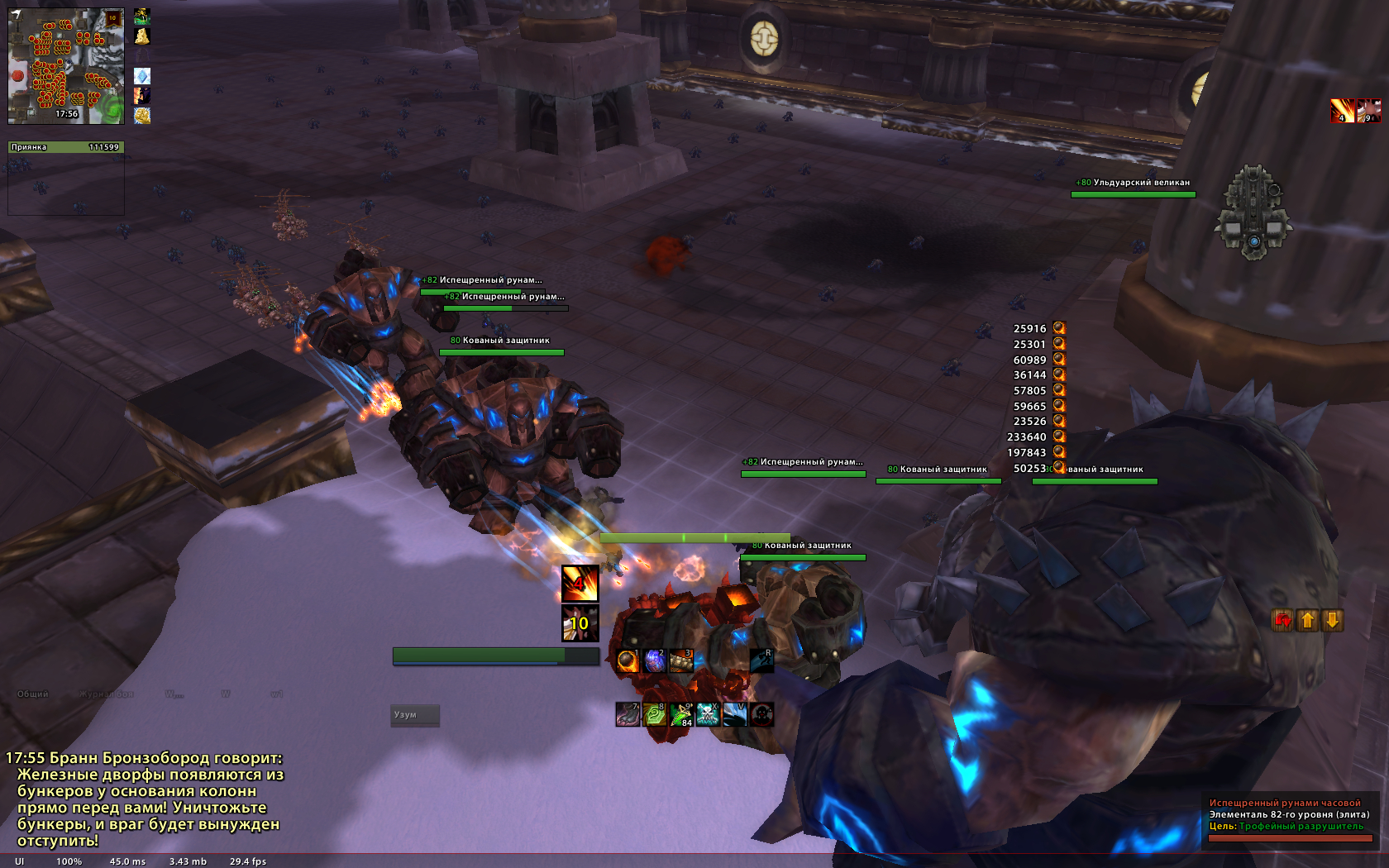Use the blue blade ability bound to V
This screenshot has height=868, width=1389.
734,714
